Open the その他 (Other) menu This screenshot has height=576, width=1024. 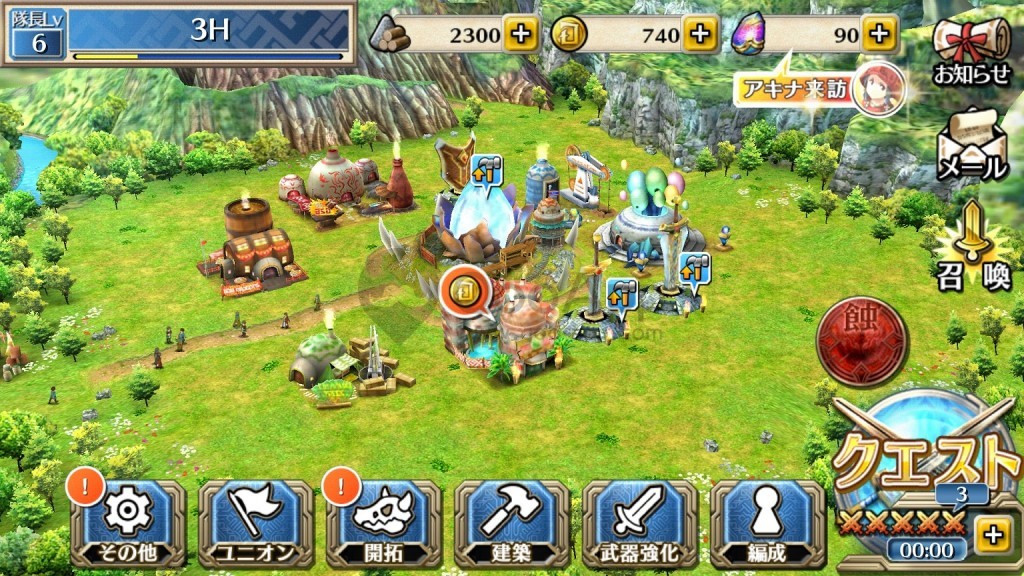127,523
